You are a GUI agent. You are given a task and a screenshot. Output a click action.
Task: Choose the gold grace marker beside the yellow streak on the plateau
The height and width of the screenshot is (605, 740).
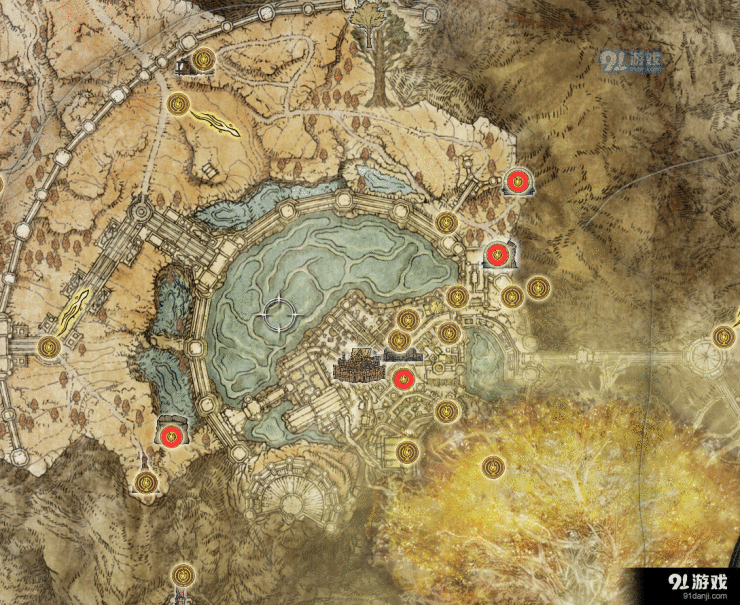coord(180,102)
